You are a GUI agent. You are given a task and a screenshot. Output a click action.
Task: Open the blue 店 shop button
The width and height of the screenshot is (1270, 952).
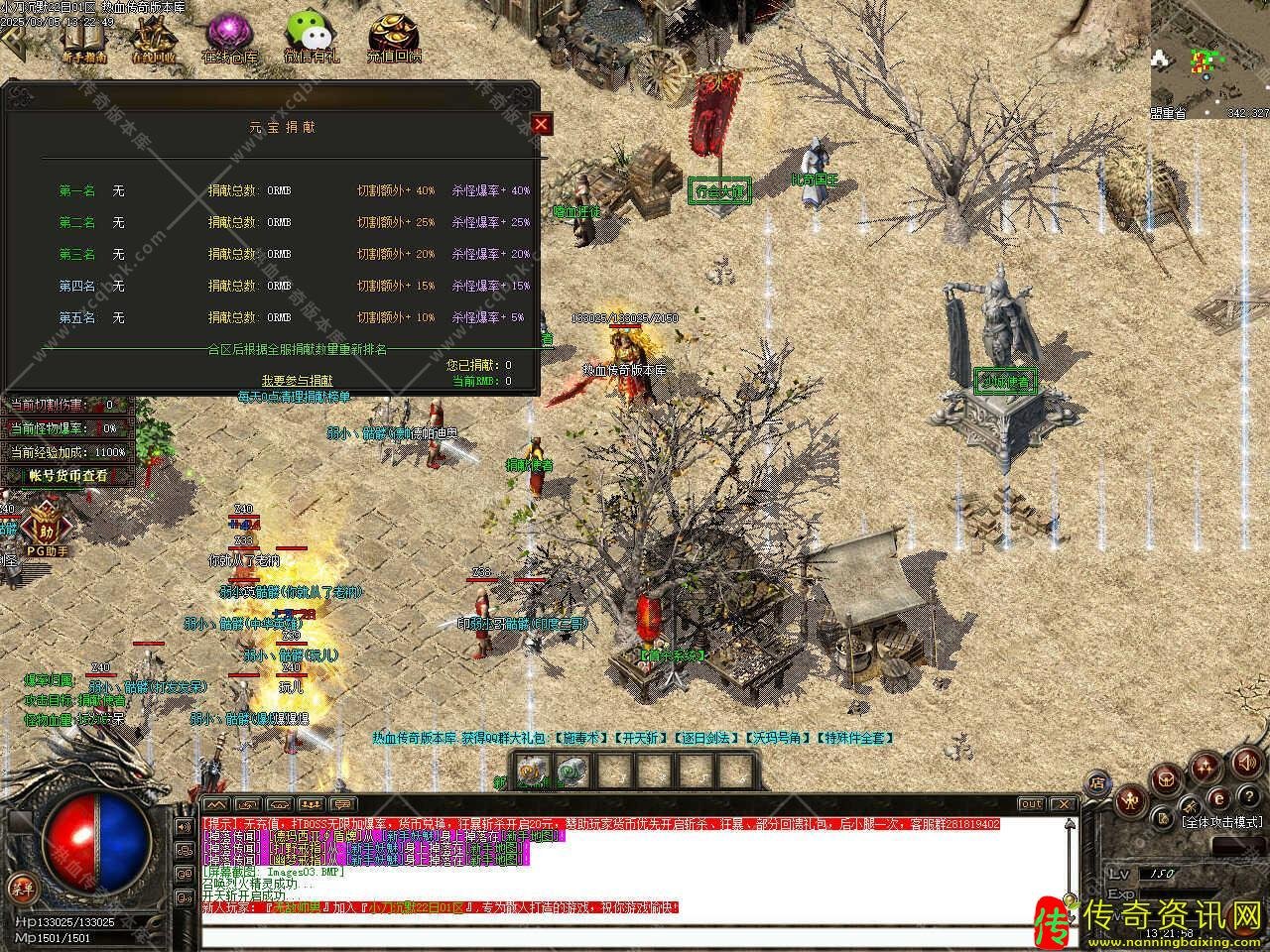click(x=1098, y=782)
